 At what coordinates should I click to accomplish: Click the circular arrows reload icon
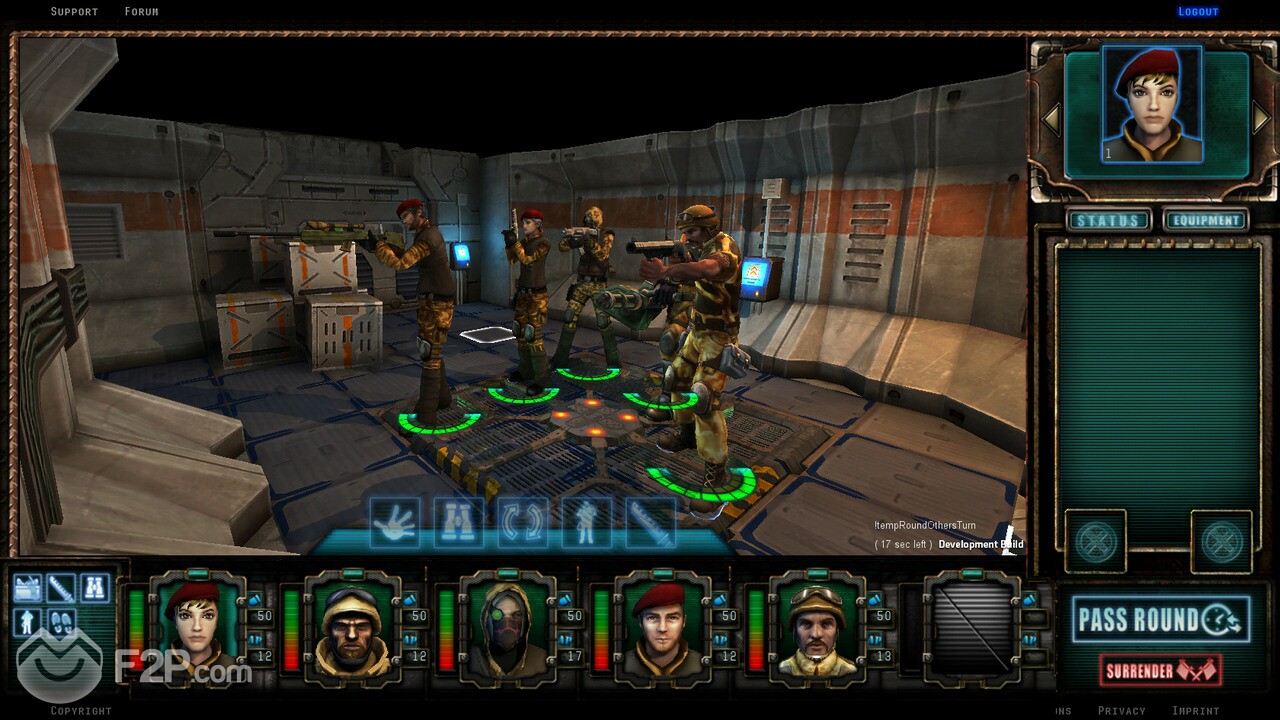(x=523, y=523)
